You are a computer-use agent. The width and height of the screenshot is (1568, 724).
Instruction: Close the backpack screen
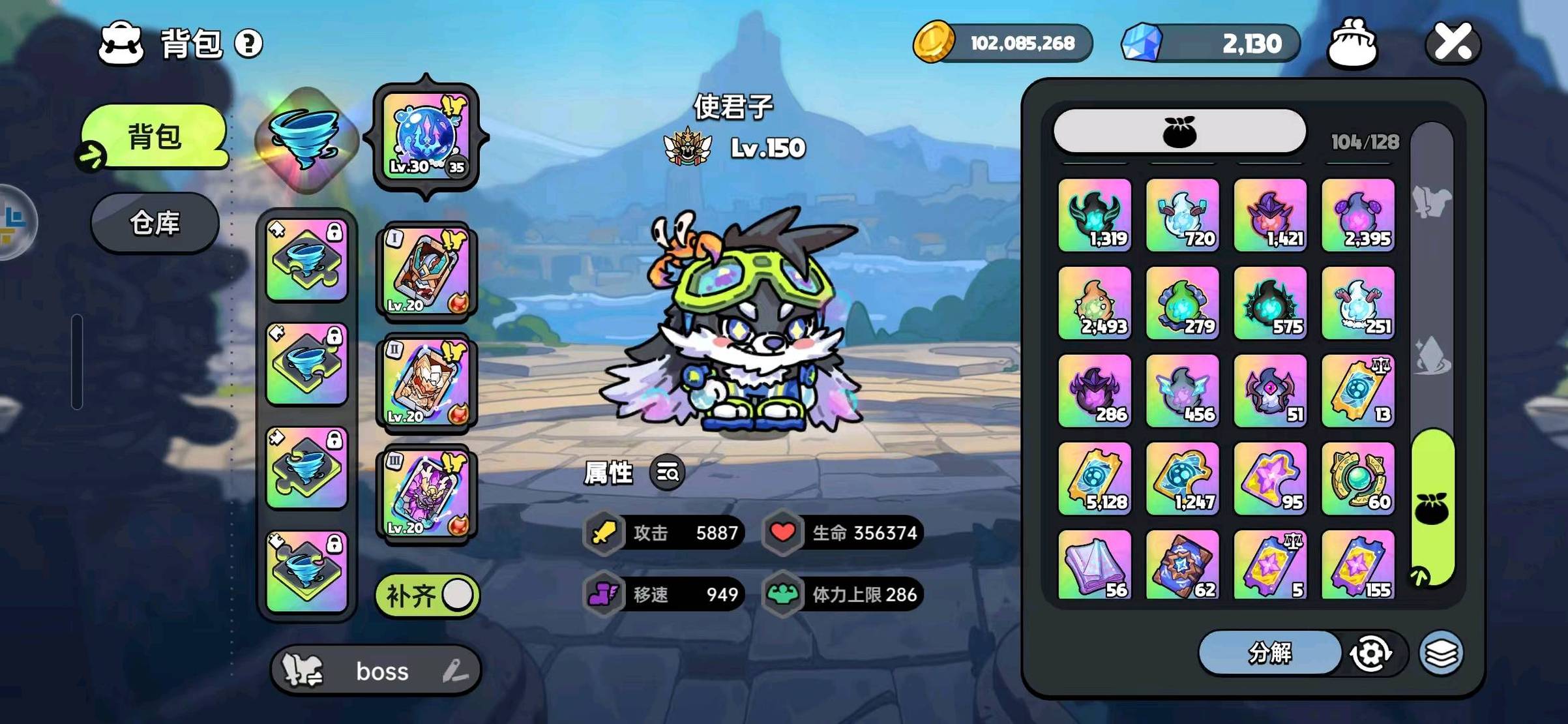click(x=1453, y=43)
